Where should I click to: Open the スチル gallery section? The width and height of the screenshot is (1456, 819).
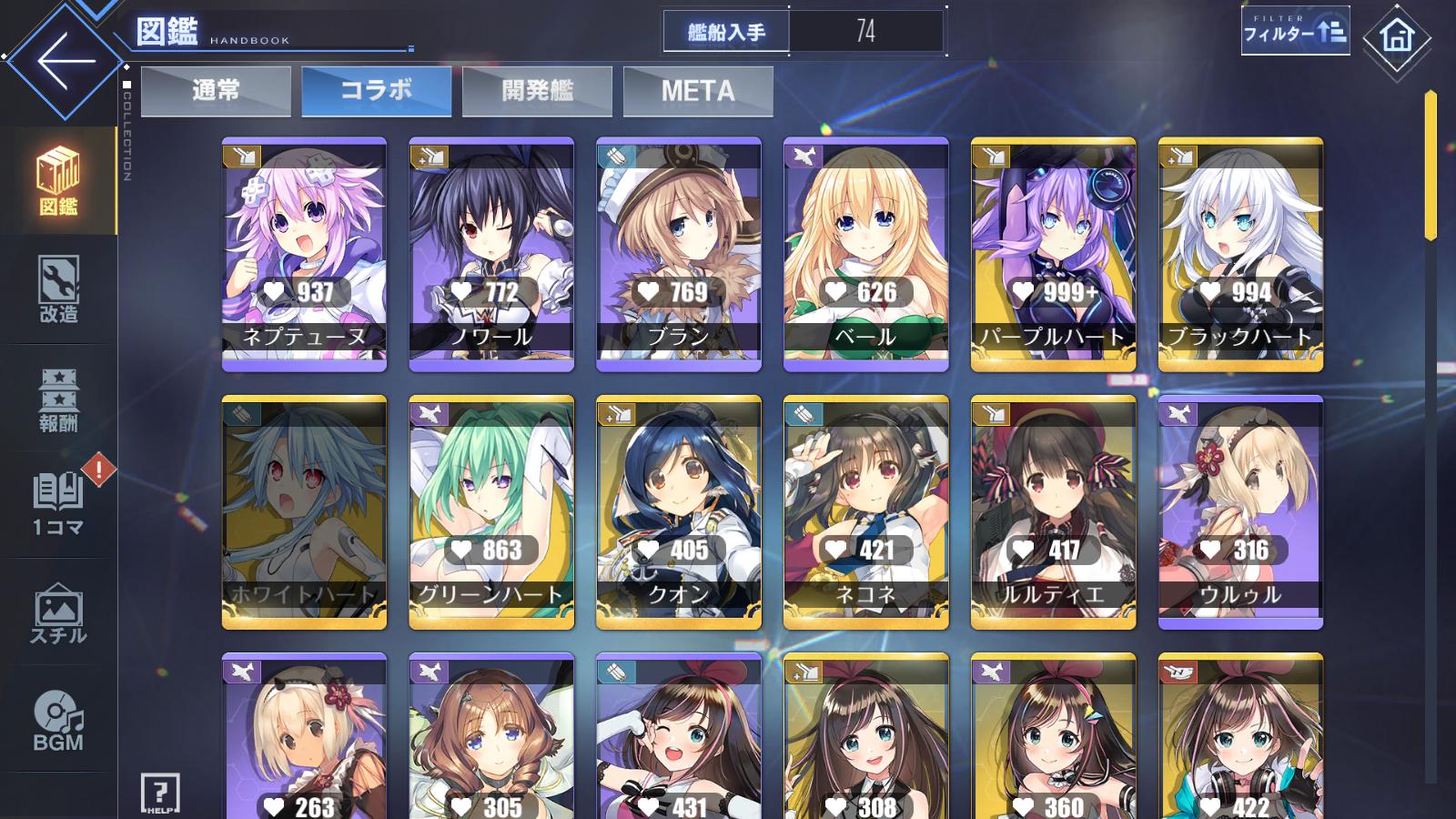coord(58,612)
